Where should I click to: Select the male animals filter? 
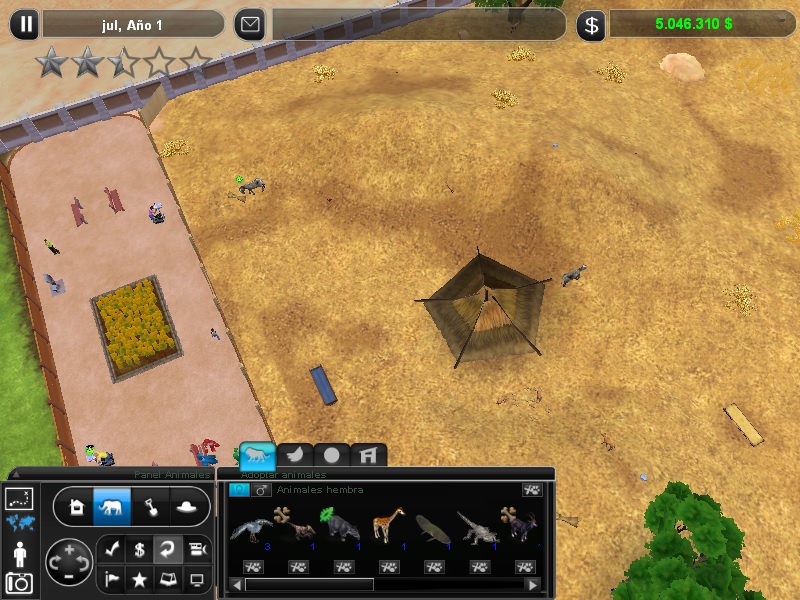[x=262, y=490]
